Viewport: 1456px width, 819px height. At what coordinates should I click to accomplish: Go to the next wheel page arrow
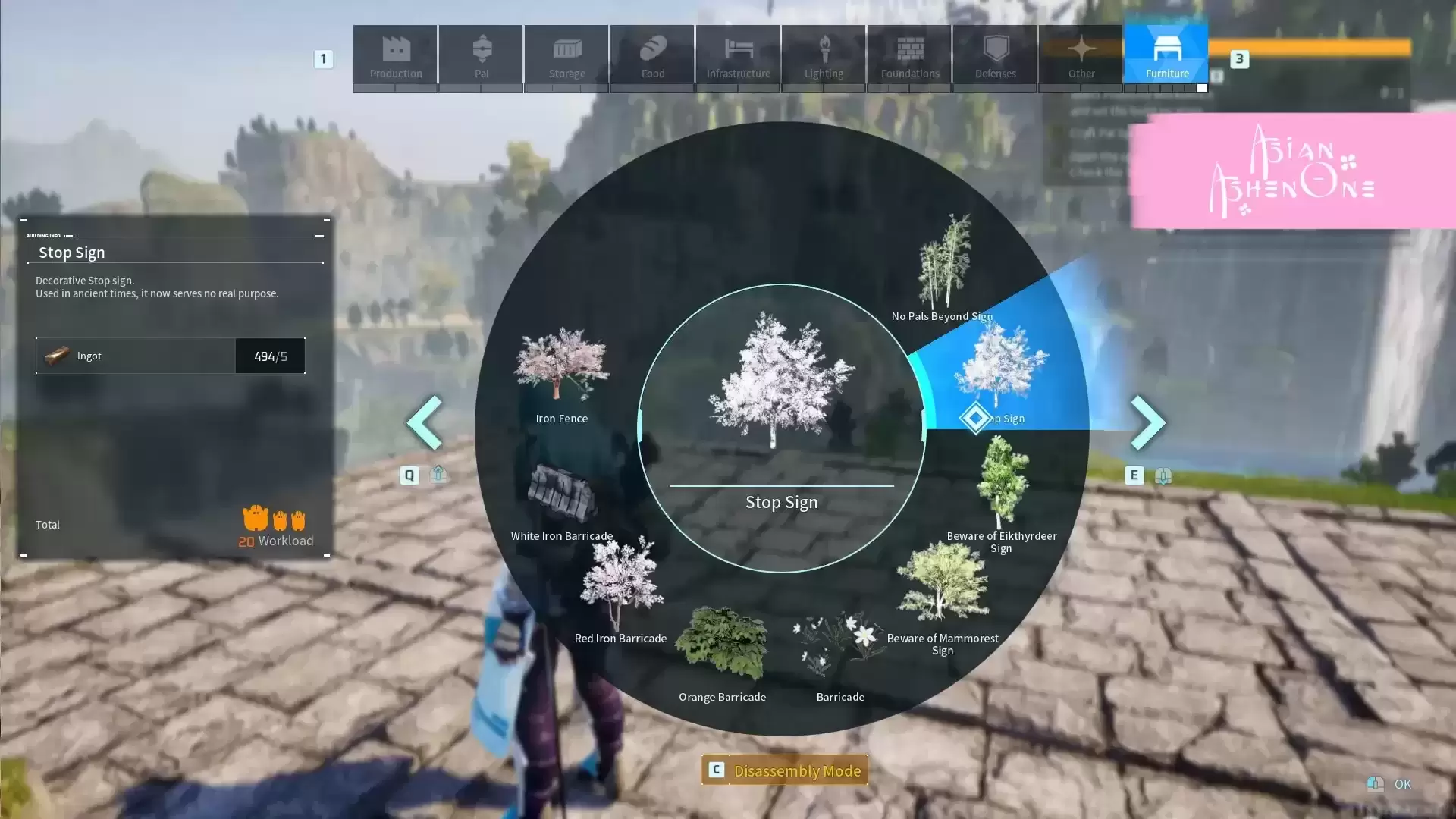[x=1147, y=422]
